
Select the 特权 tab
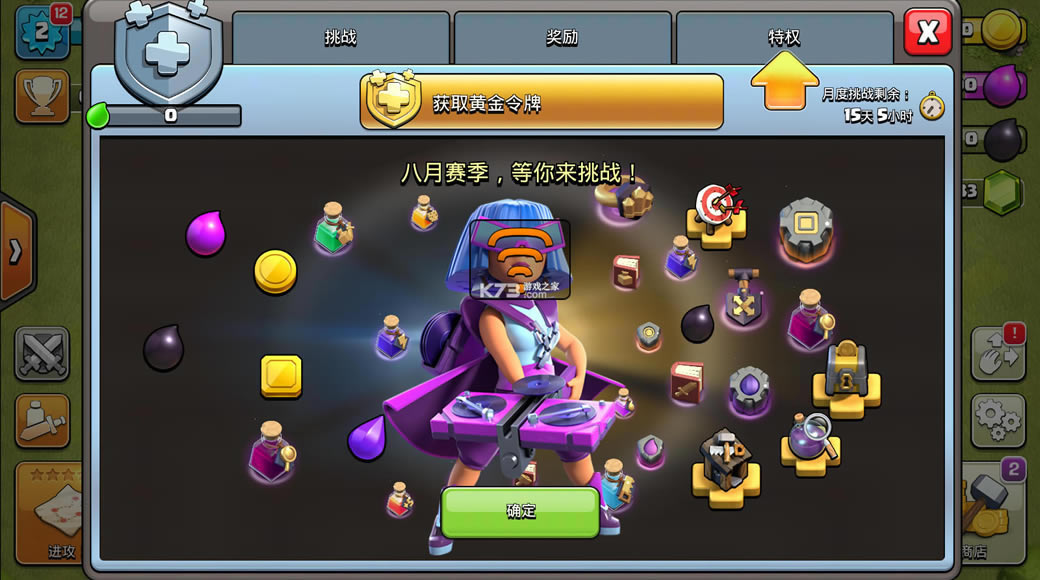(784, 38)
